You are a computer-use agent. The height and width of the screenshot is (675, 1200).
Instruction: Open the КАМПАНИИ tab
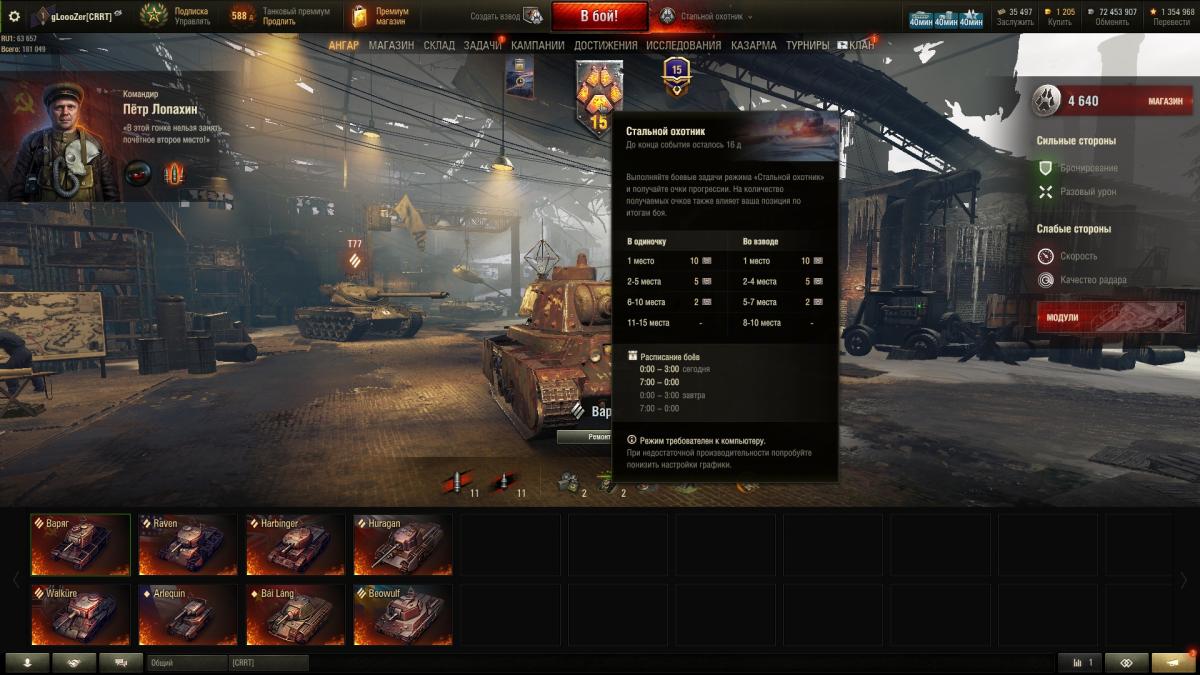point(538,45)
